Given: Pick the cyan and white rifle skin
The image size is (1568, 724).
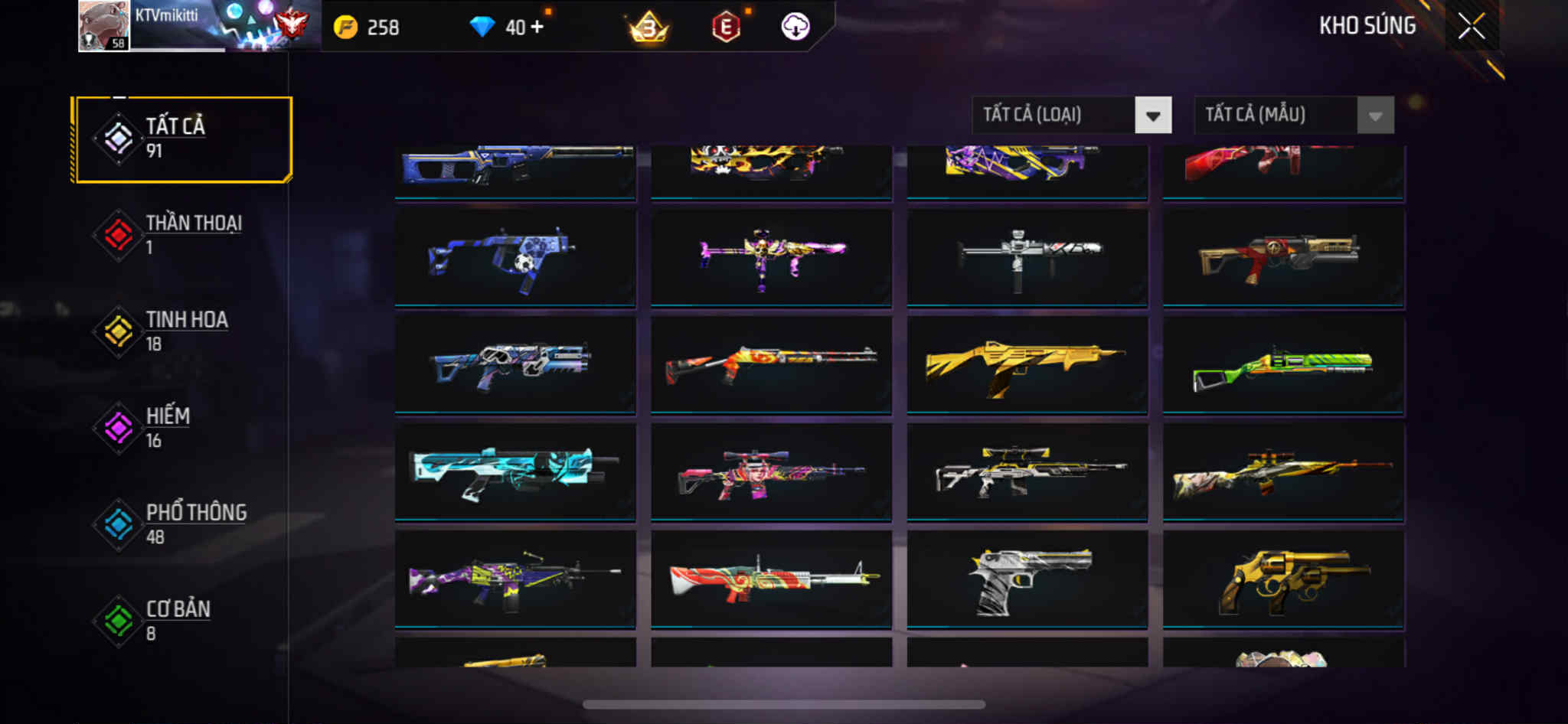Looking at the screenshot, I should pos(514,472).
